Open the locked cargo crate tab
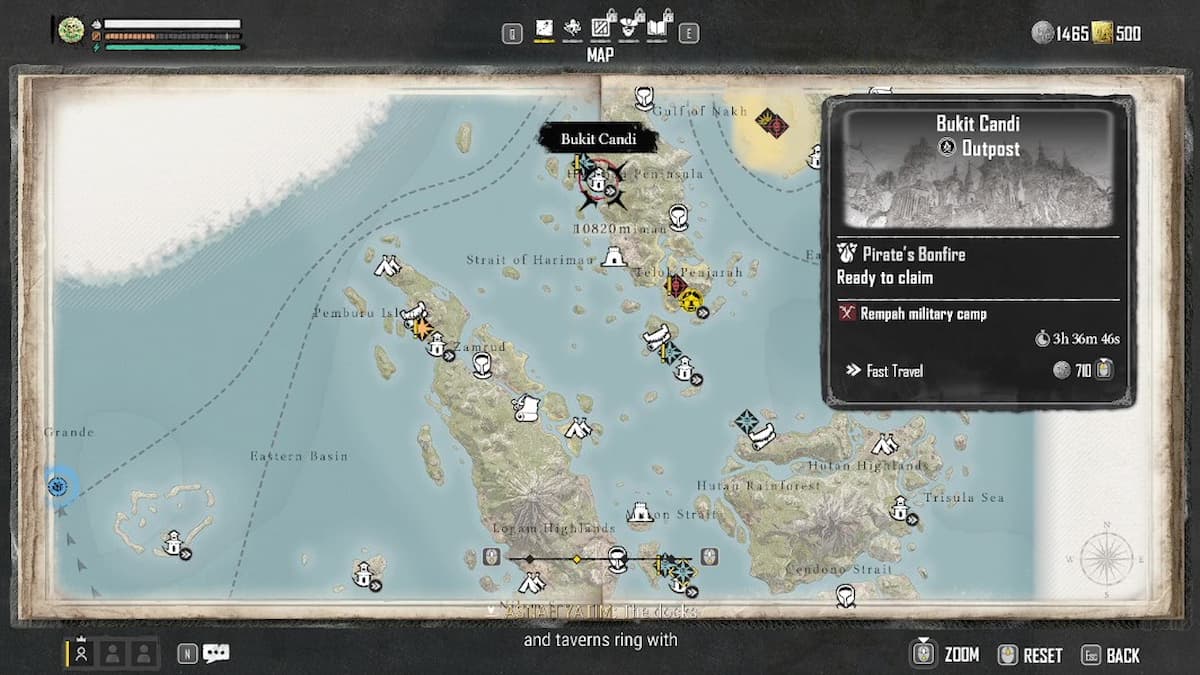Screen dimensions: 1200x675 pos(602,30)
